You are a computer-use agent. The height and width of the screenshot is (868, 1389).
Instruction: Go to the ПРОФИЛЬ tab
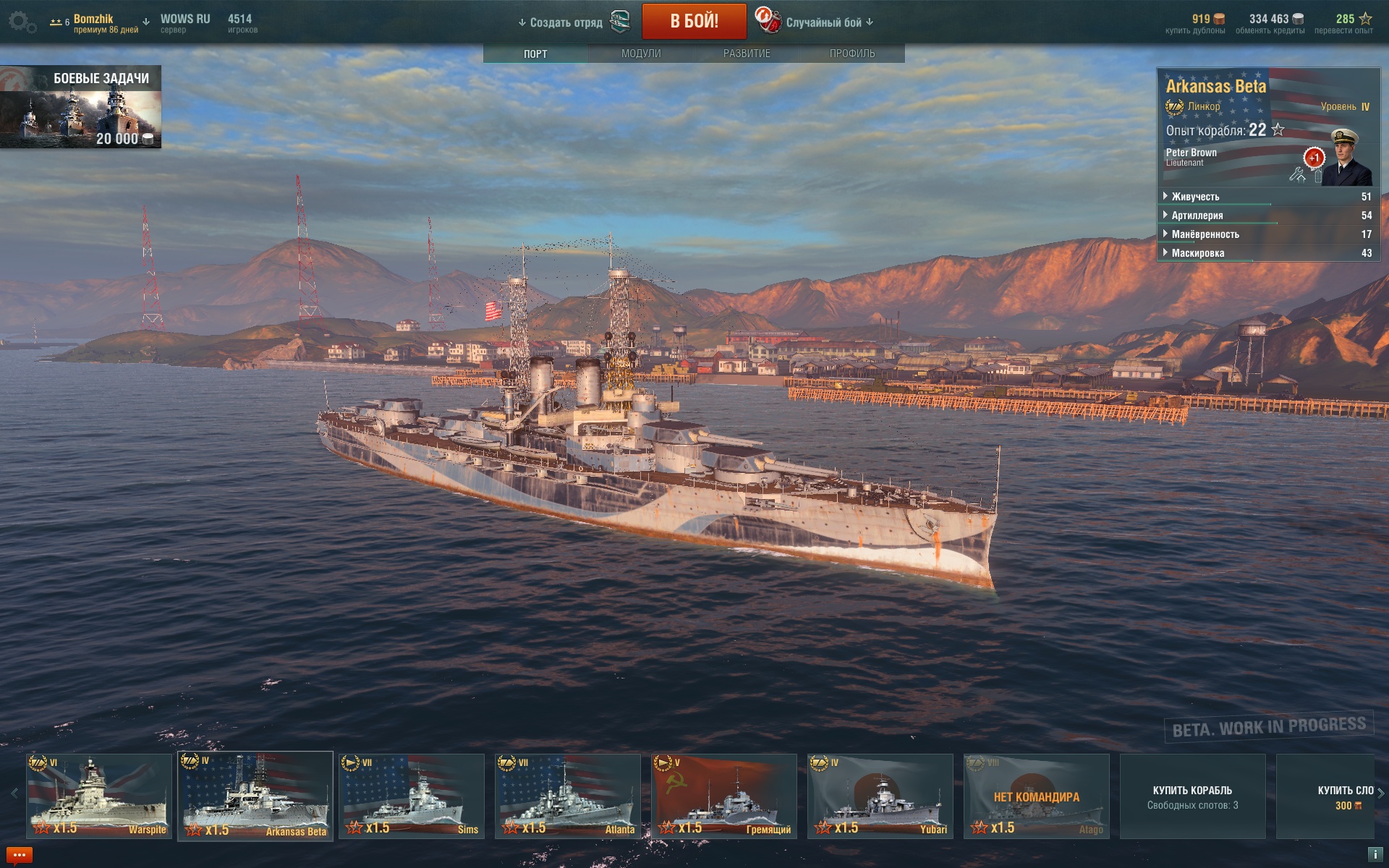click(x=852, y=54)
